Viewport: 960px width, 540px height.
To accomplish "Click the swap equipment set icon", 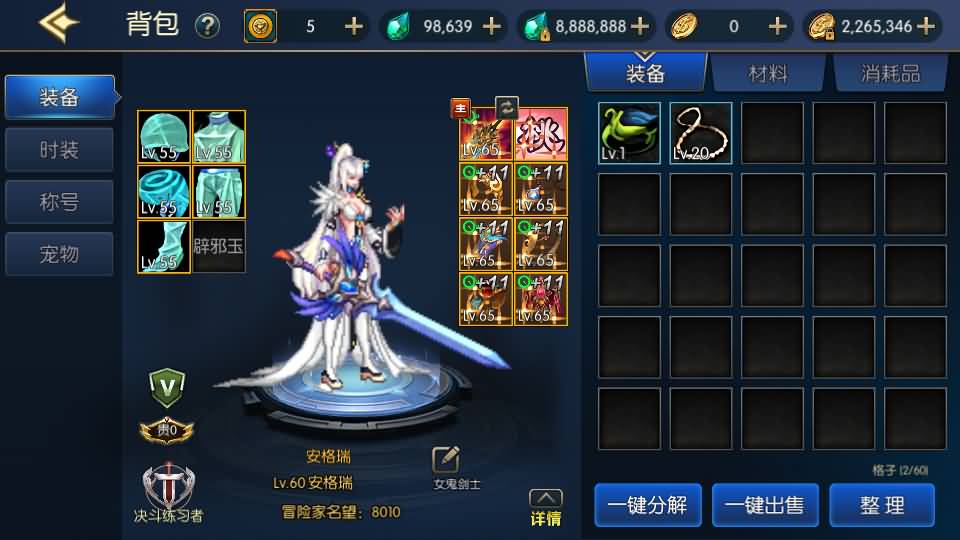I will coord(507,107).
